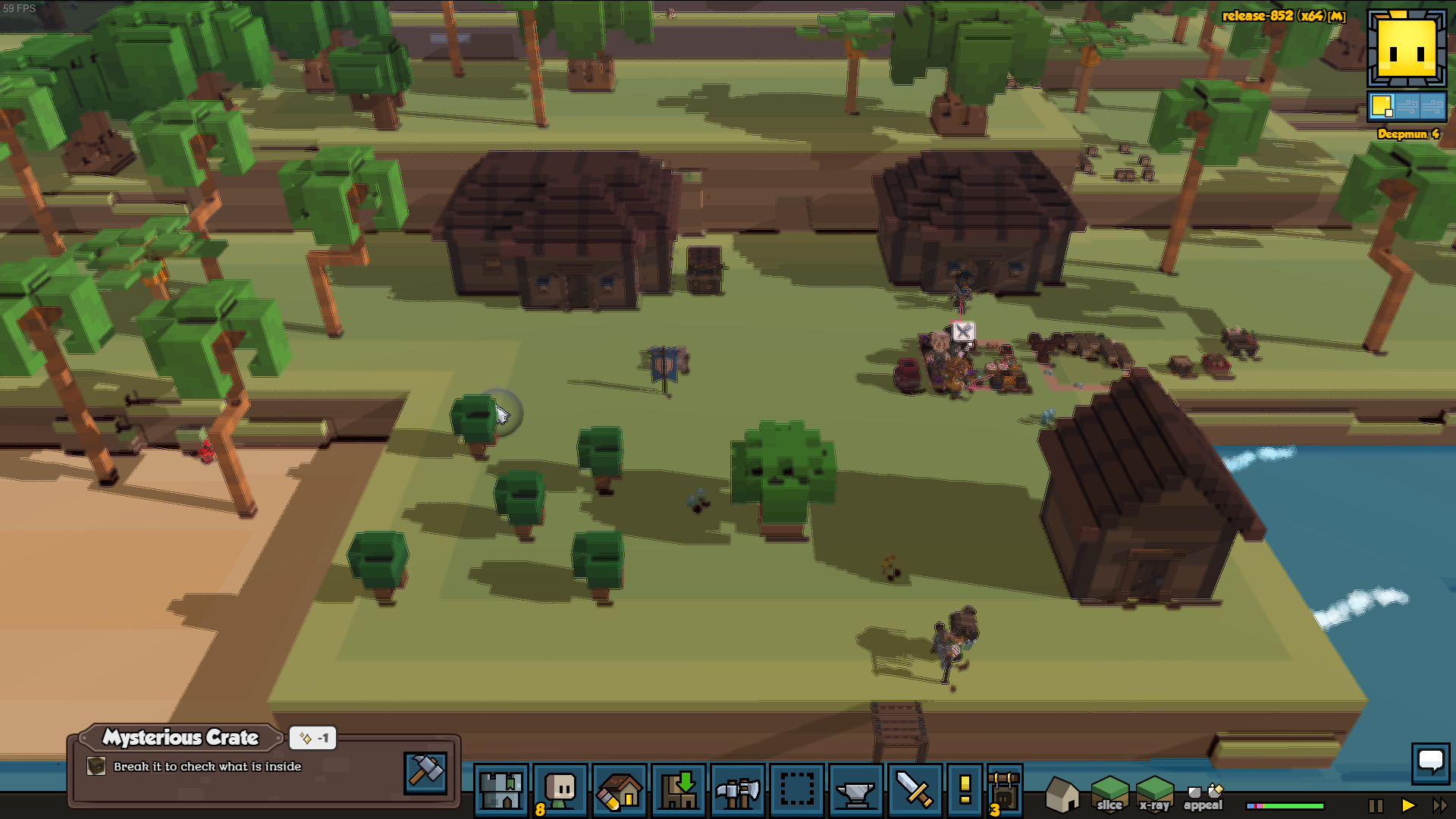Enable x-ray view mode
Image resolution: width=1456 pixels, height=819 pixels.
click(x=1154, y=795)
